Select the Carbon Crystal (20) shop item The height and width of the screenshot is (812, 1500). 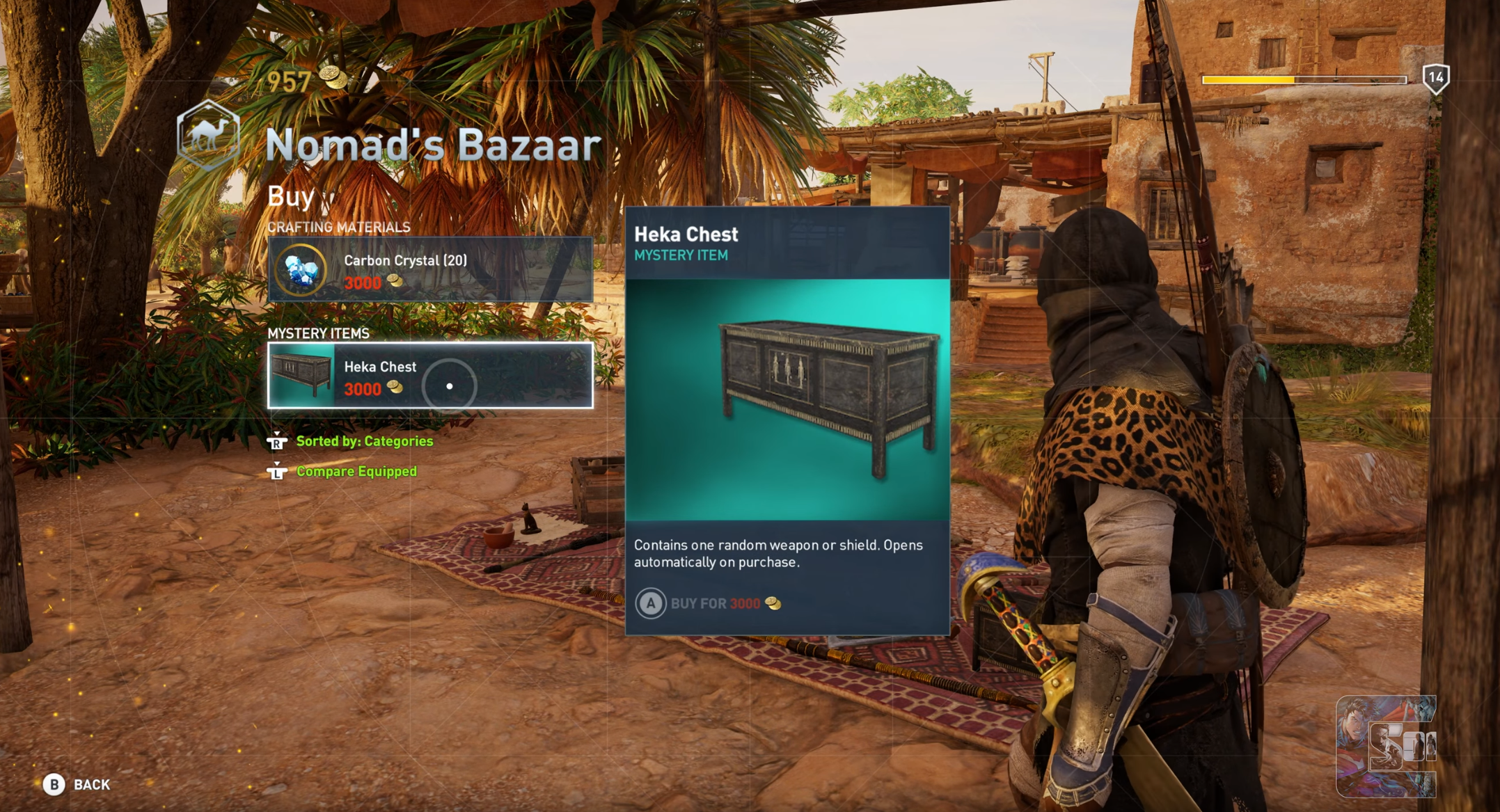(430, 269)
